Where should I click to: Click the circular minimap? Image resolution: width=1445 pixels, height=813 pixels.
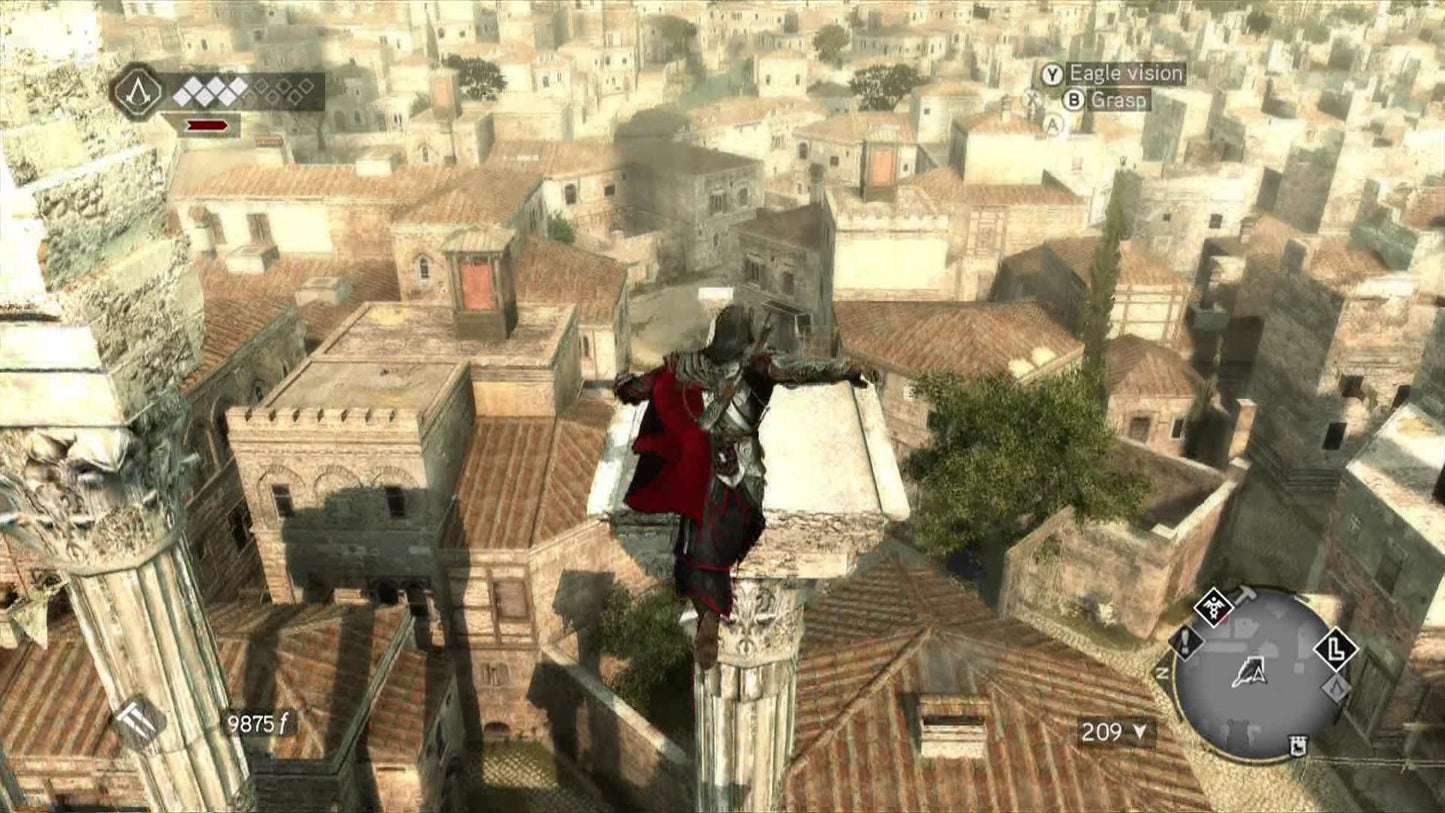click(1256, 673)
